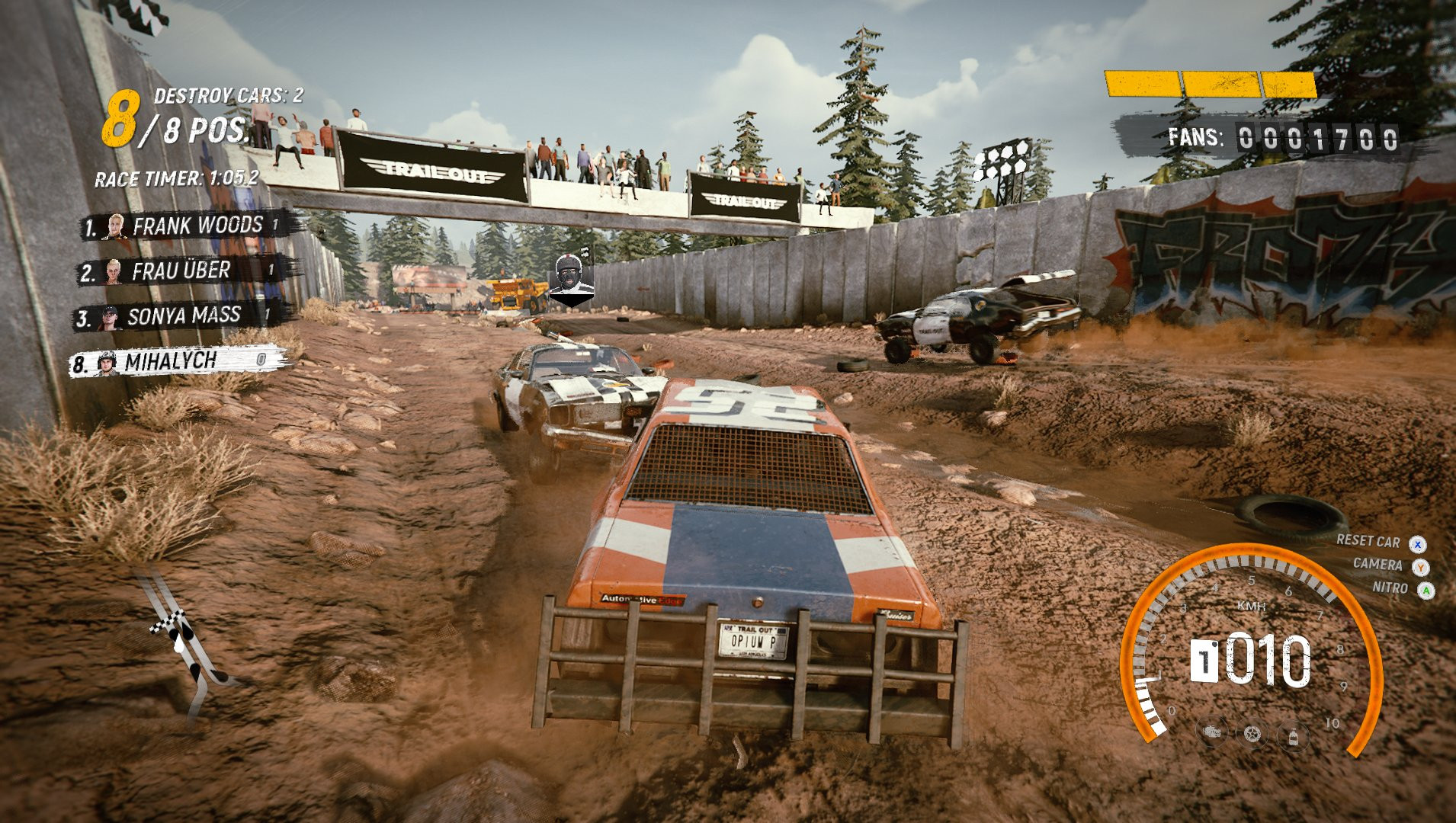The height and width of the screenshot is (823, 1456).
Task: Click the nitro bottle status icon
Action: pos(1293,735)
